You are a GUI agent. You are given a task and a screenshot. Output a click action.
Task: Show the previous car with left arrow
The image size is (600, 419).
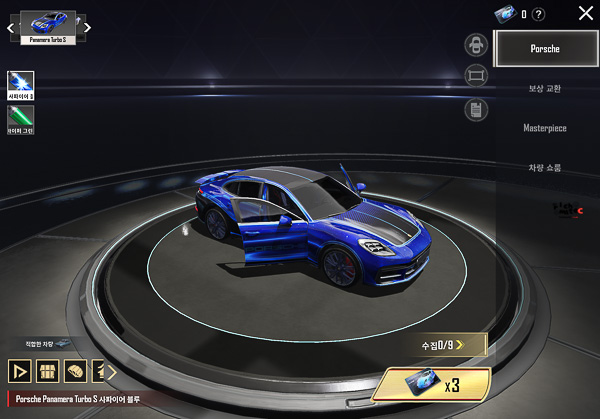click(x=11, y=28)
